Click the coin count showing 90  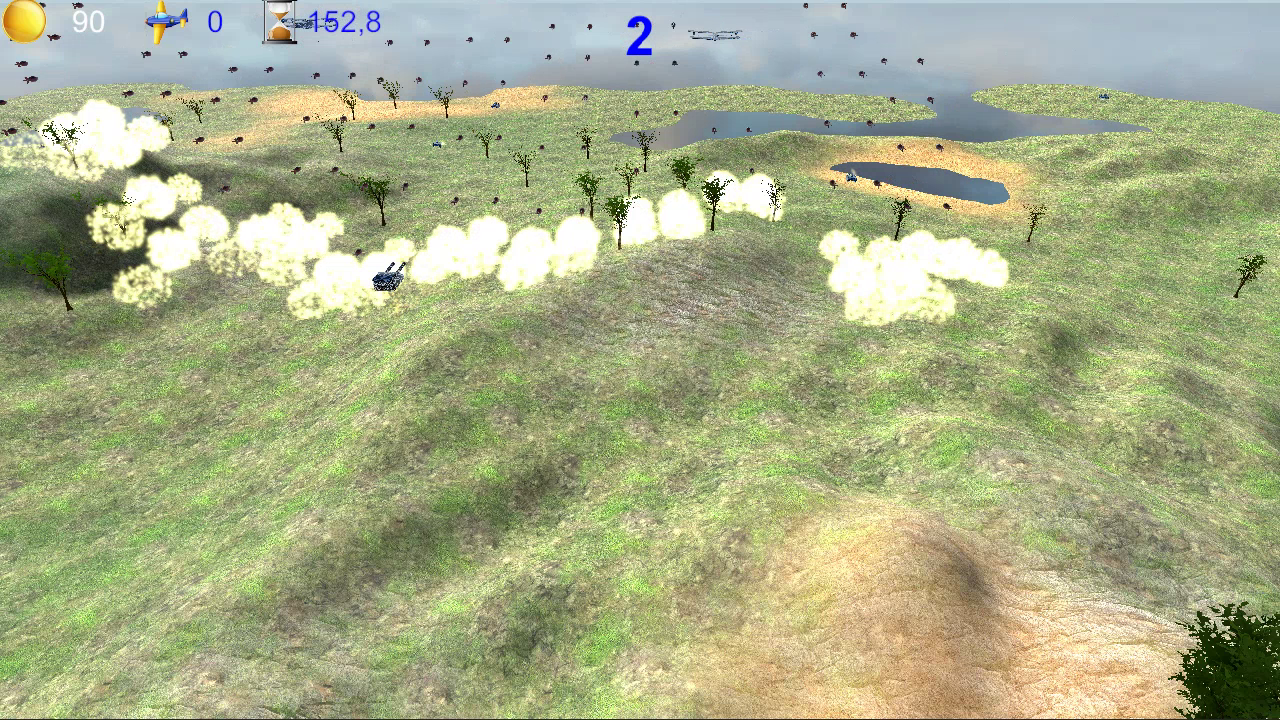tap(88, 21)
